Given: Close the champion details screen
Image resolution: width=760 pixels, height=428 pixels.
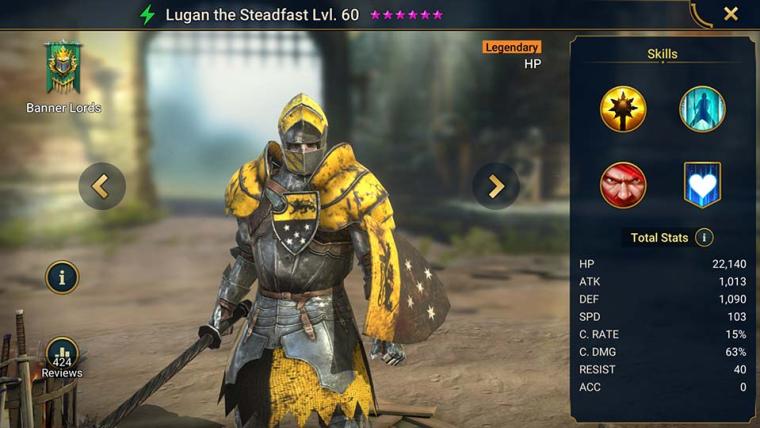Looking at the screenshot, I should (731, 14).
